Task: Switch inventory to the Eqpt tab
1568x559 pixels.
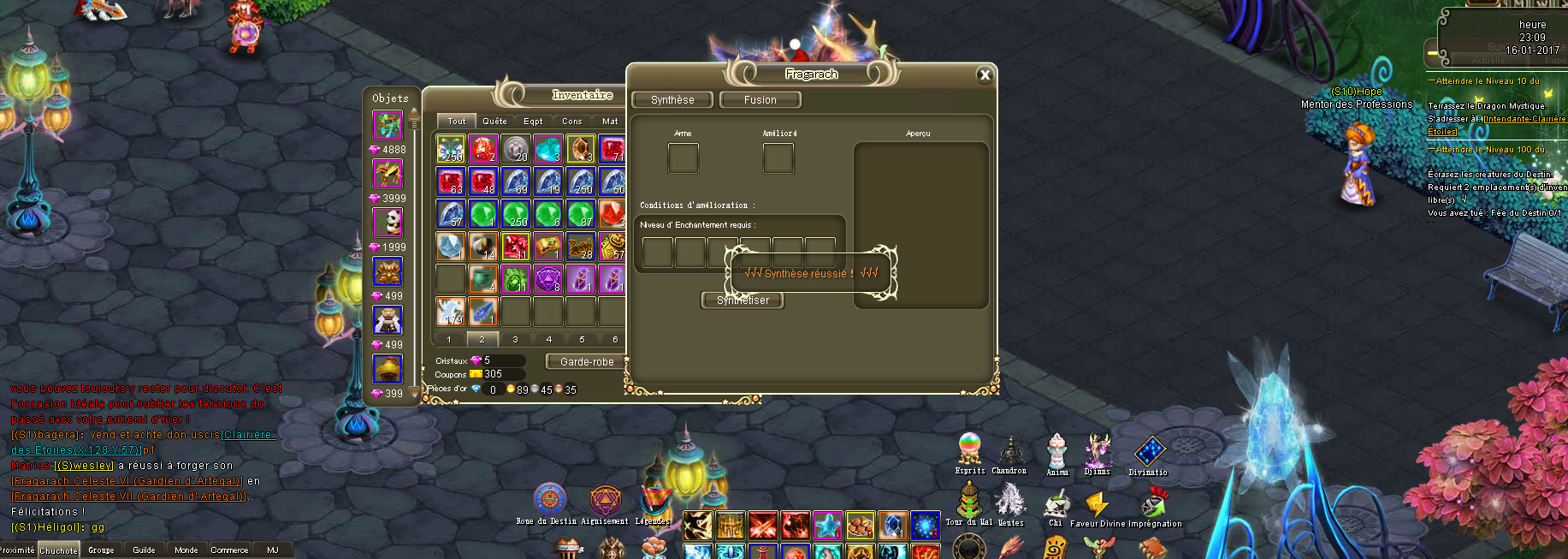Action: tap(533, 122)
